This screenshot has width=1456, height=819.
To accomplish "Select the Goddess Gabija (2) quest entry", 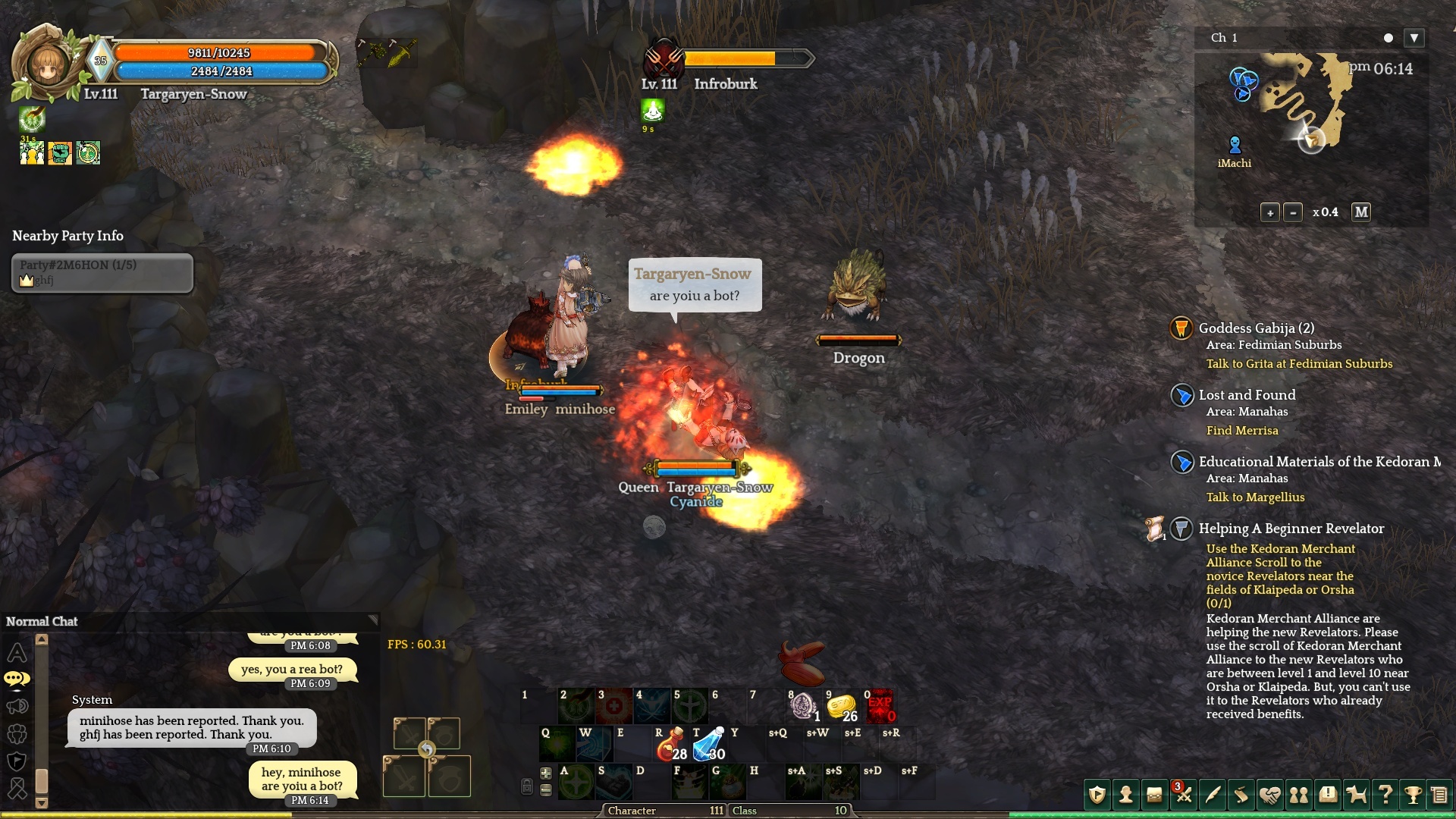I will [1256, 328].
